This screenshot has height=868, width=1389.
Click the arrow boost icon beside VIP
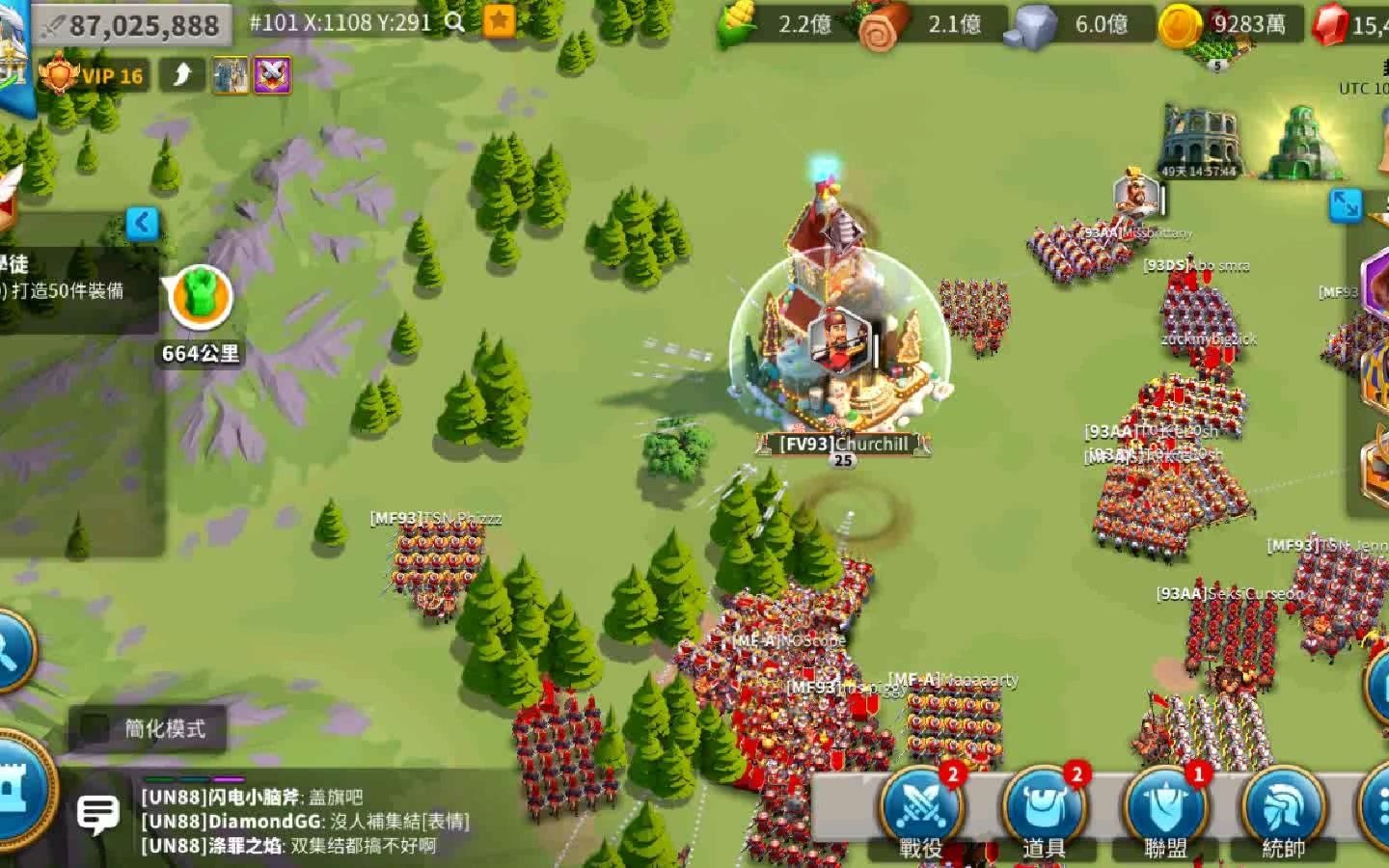tap(181, 75)
